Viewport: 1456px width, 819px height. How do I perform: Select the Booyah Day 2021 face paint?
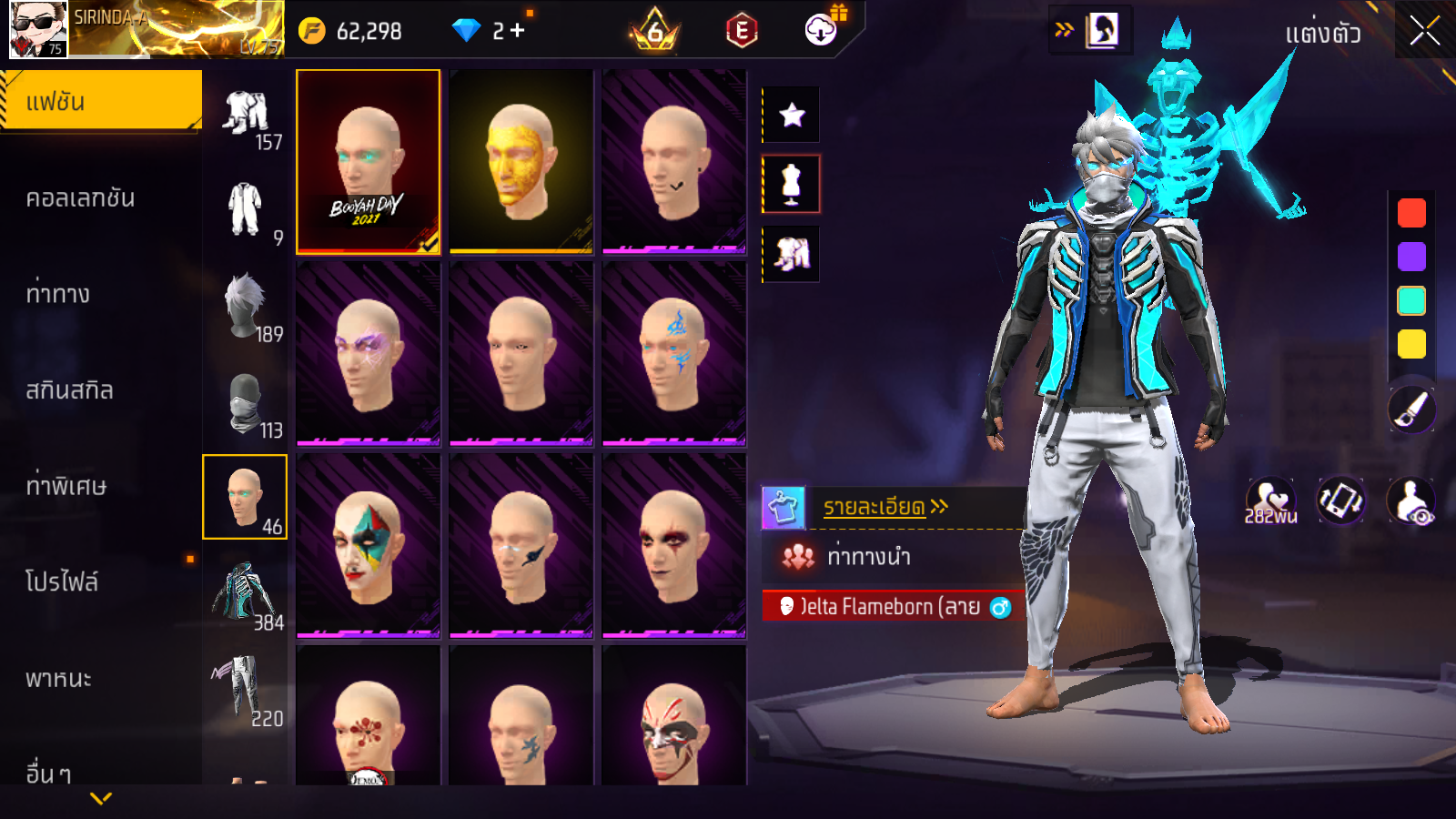(368, 161)
